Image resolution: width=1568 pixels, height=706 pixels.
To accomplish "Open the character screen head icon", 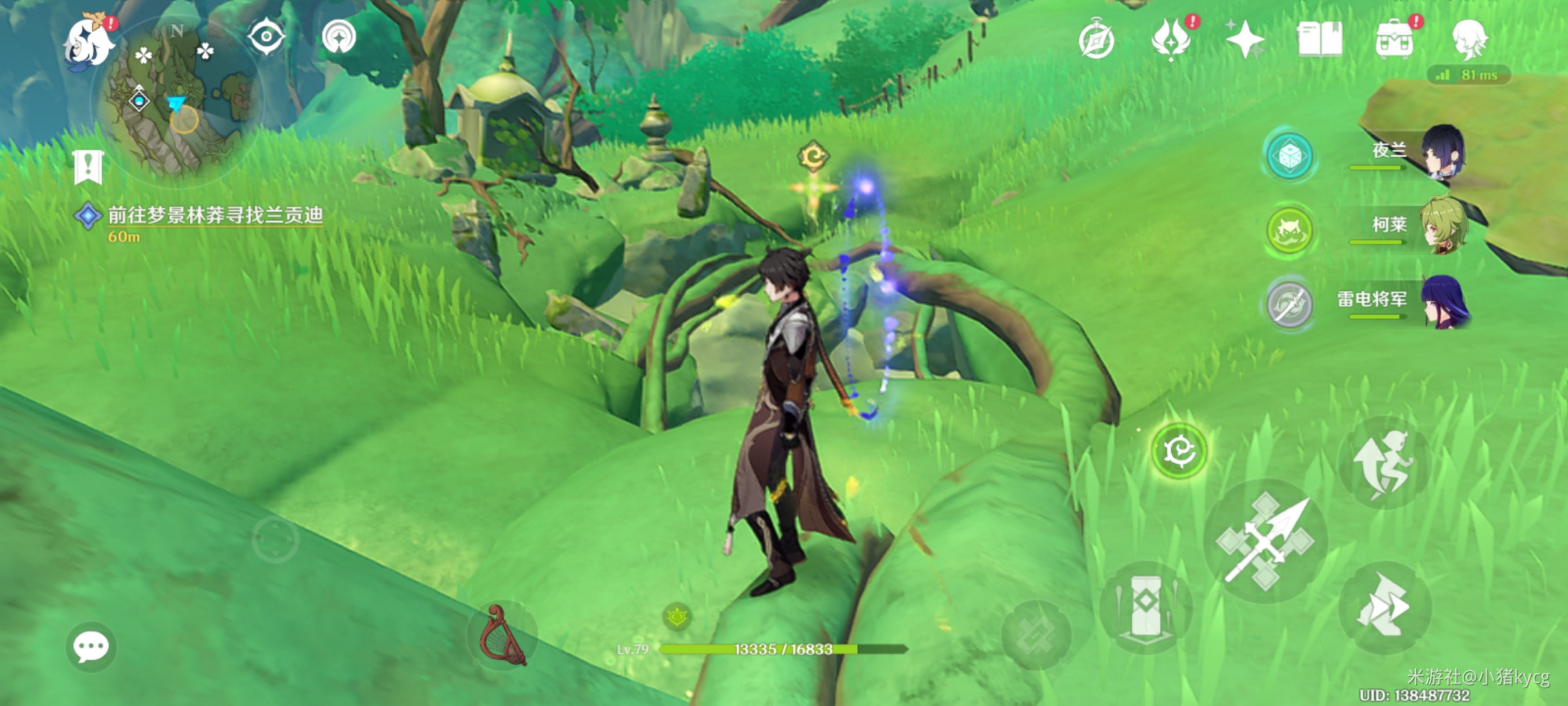I will pos(1469,39).
